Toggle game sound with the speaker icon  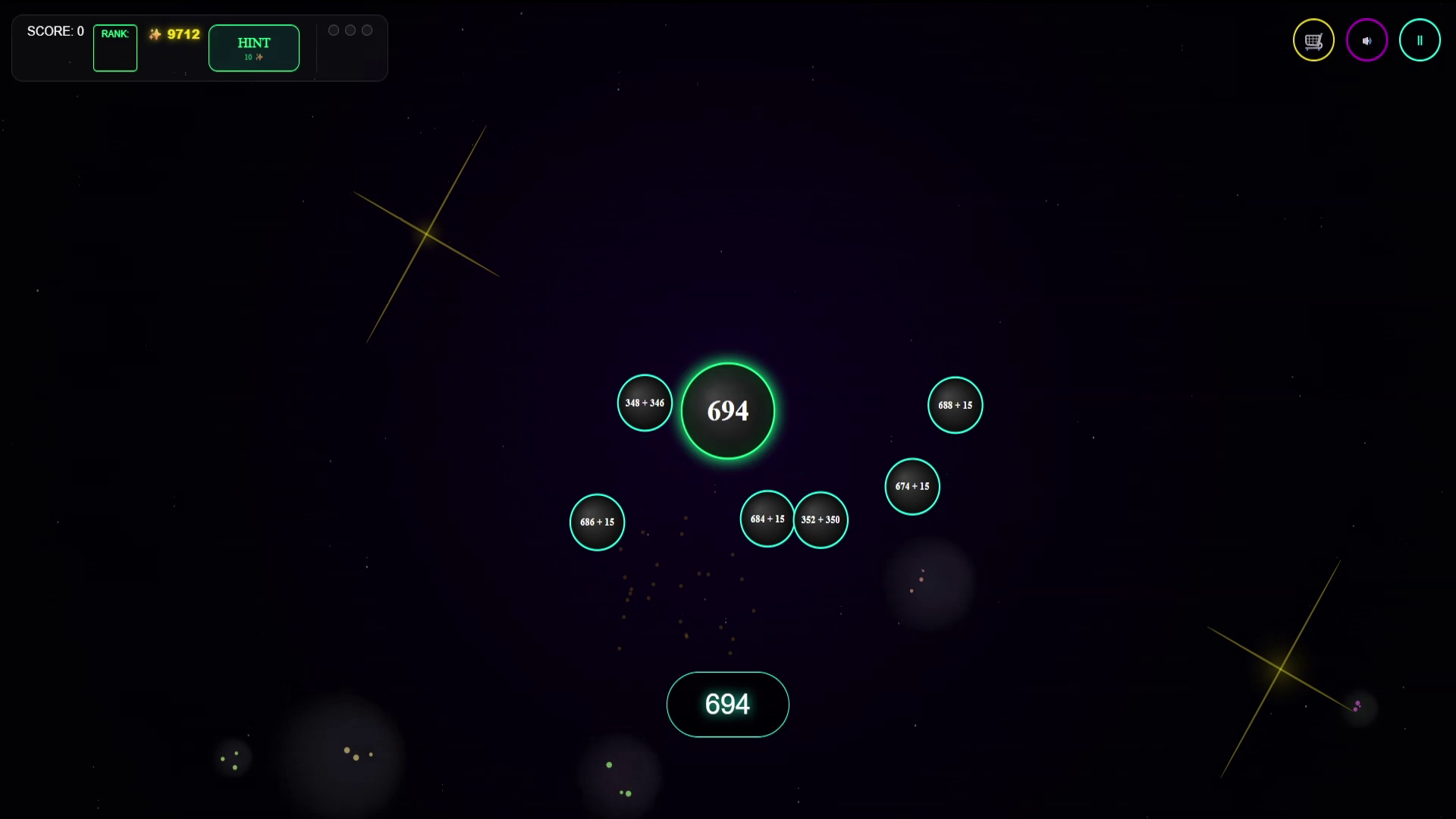pyautogui.click(x=1367, y=39)
